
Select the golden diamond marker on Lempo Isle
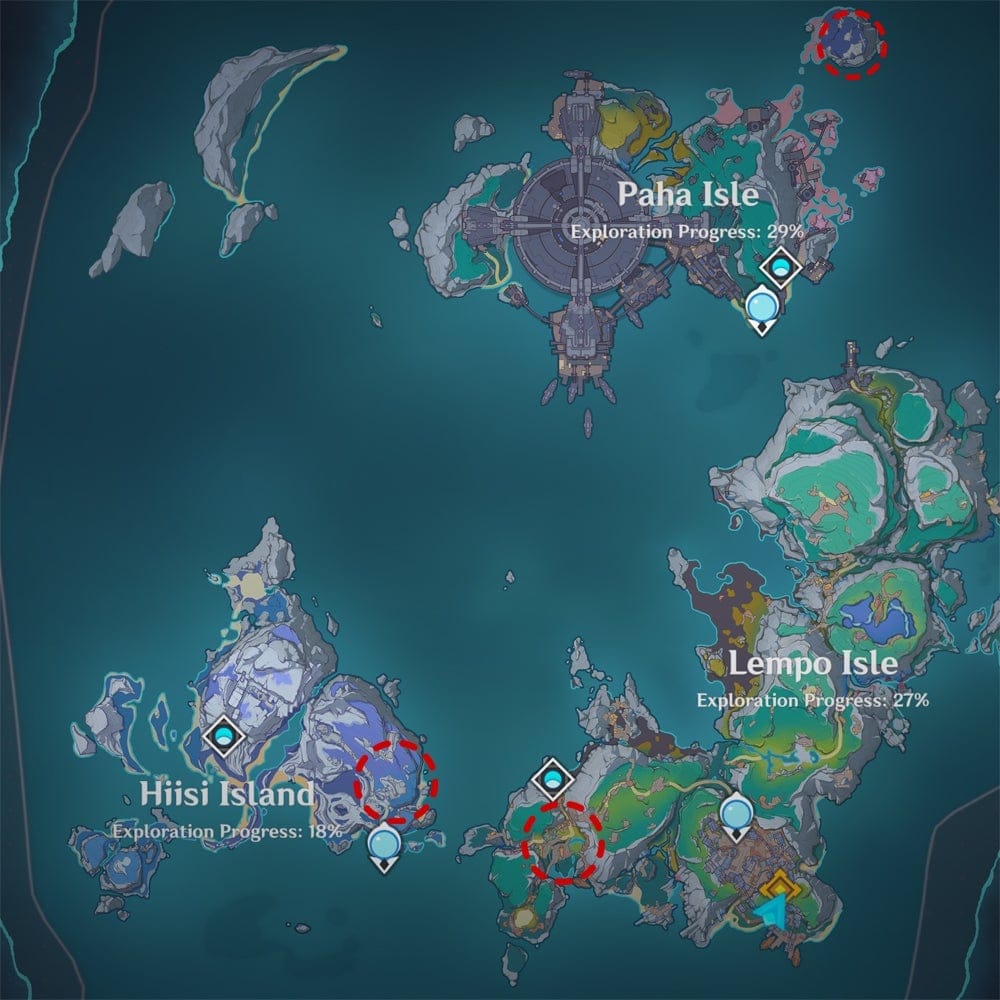(x=778, y=886)
